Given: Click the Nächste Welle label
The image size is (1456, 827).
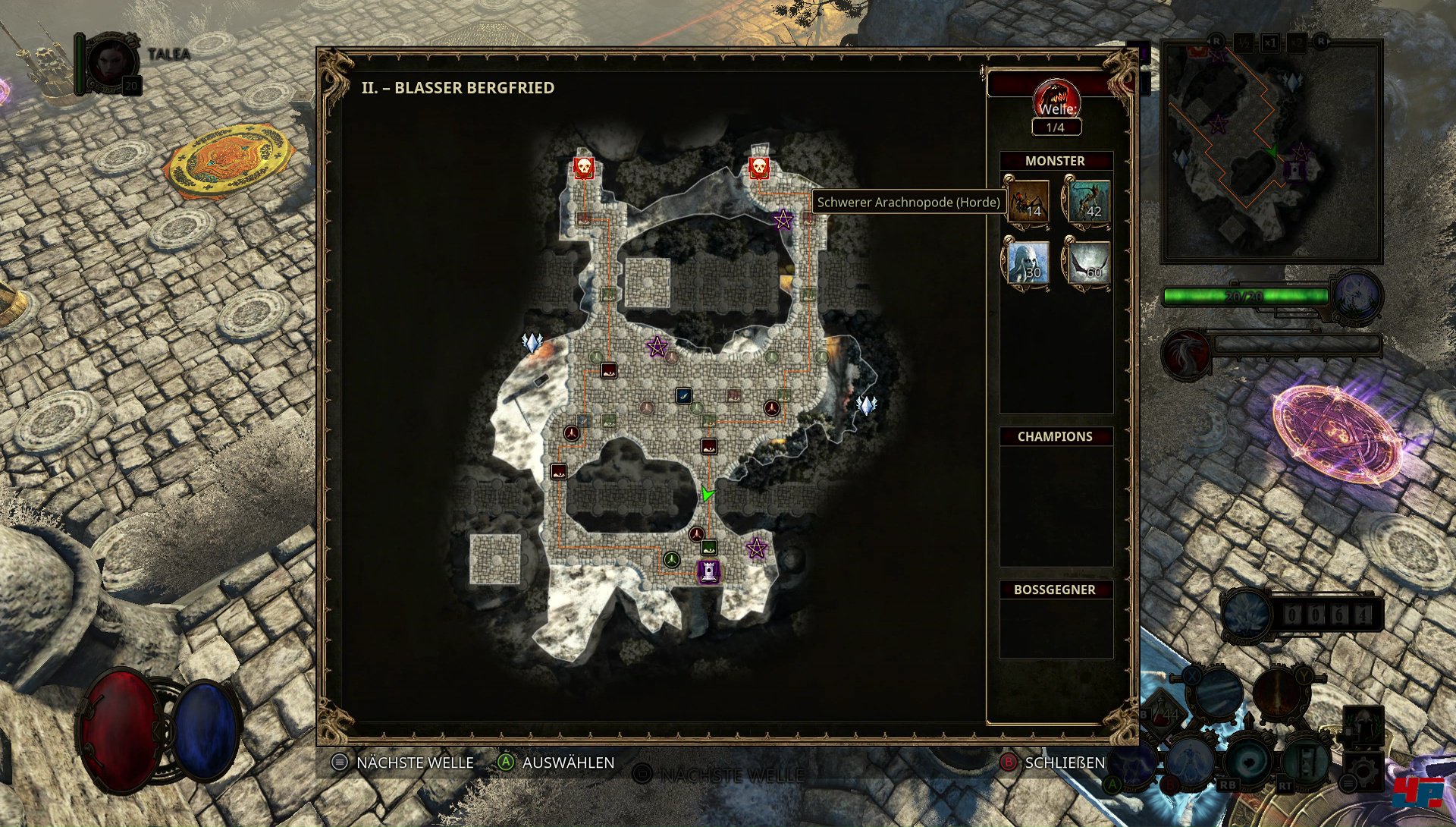Looking at the screenshot, I should [x=414, y=763].
